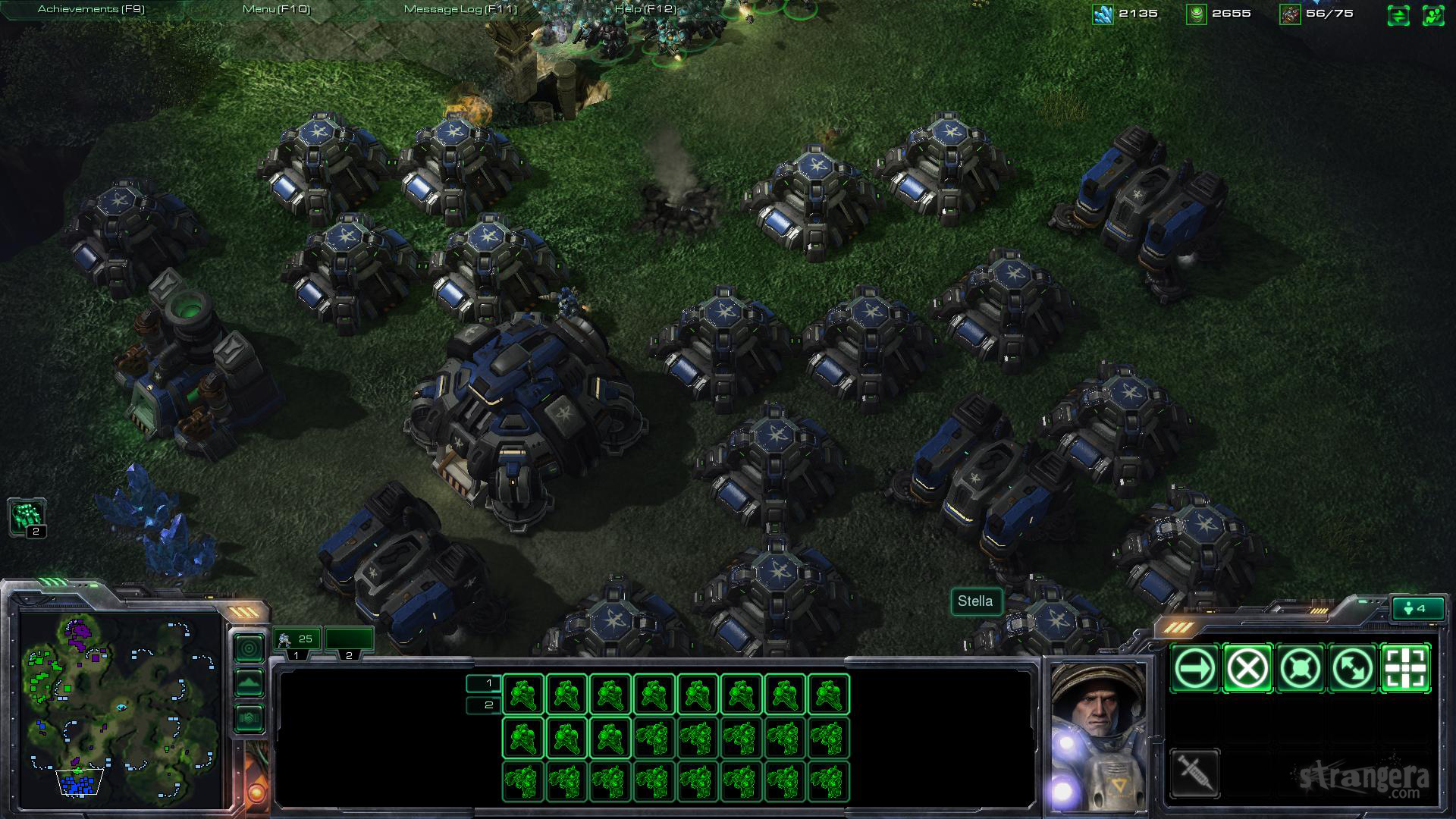Issue the Patrol command
The width and height of the screenshot is (1456, 819).
1354,669
